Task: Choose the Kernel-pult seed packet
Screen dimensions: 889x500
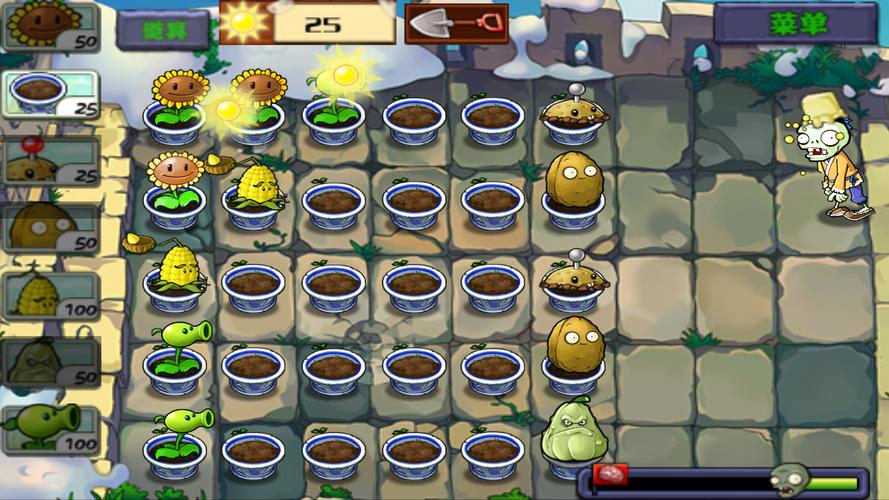Action: tap(50, 296)
